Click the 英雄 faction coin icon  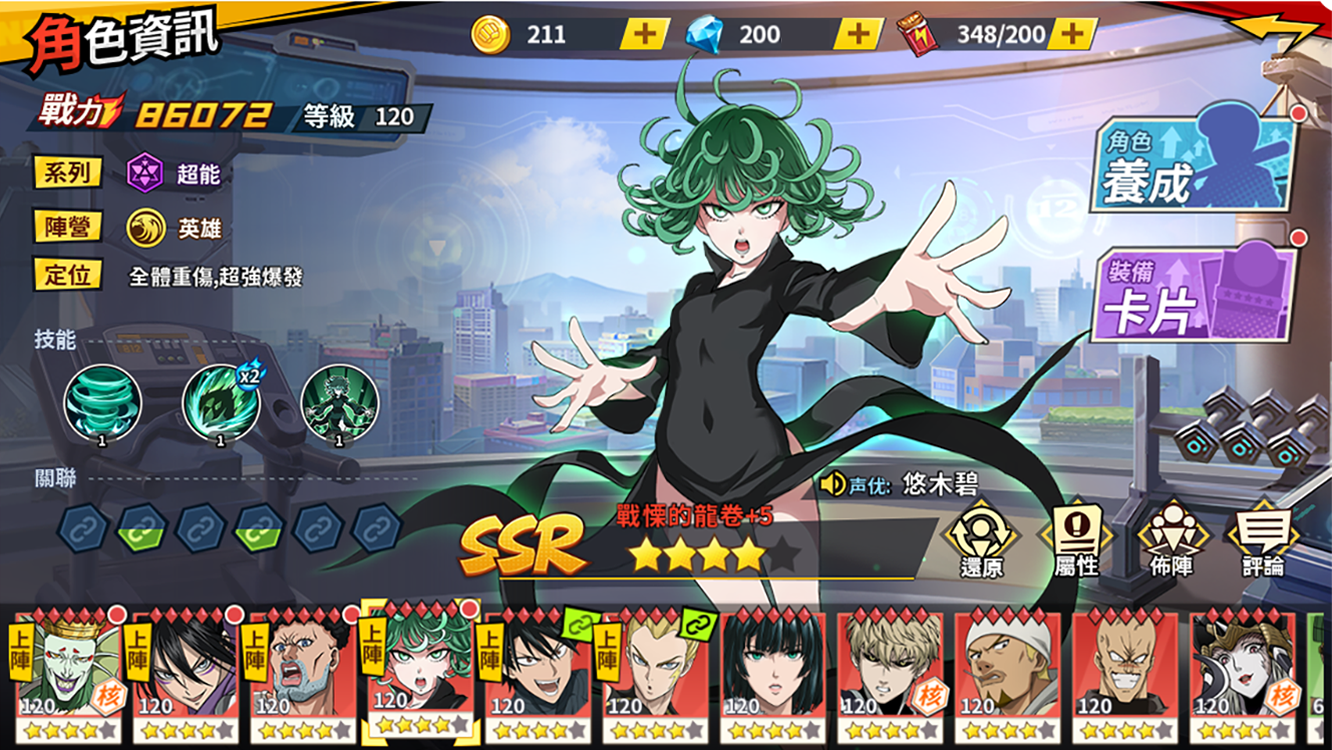click(x=148, y=228)
